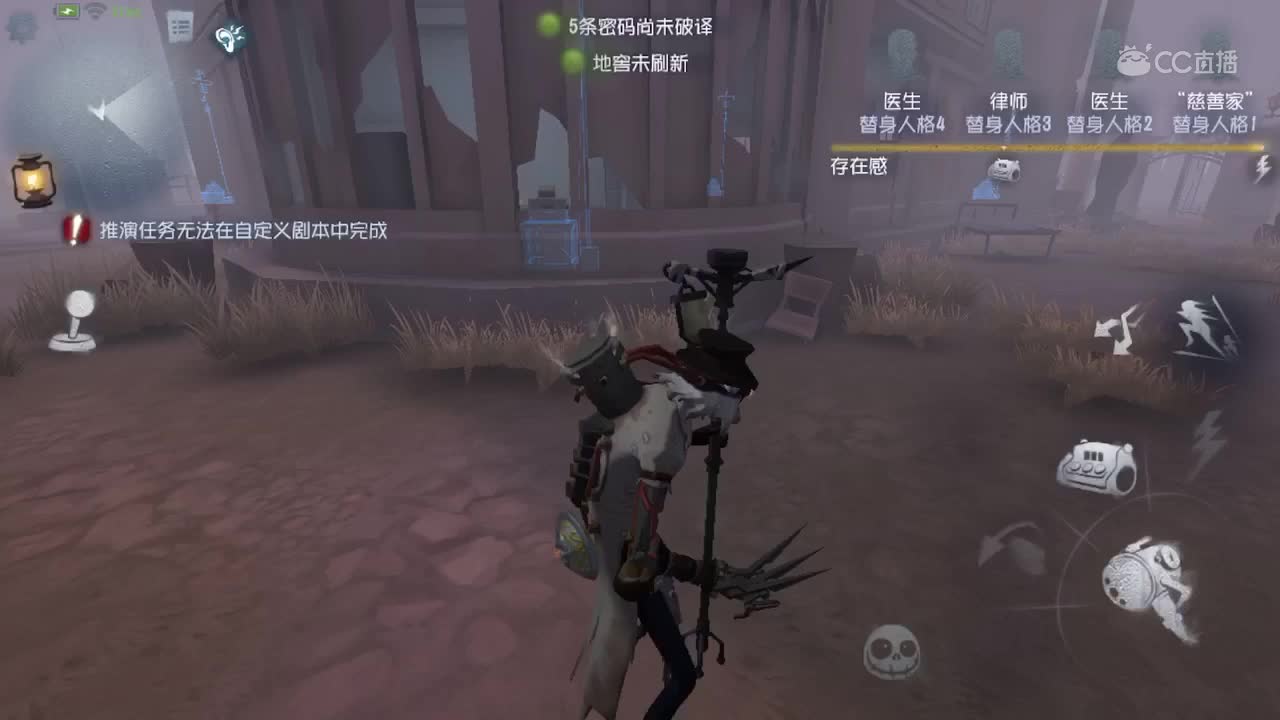Activate the radio surveillance skill
This screenshot has height=720, width=1280.
coord(1098,468)
